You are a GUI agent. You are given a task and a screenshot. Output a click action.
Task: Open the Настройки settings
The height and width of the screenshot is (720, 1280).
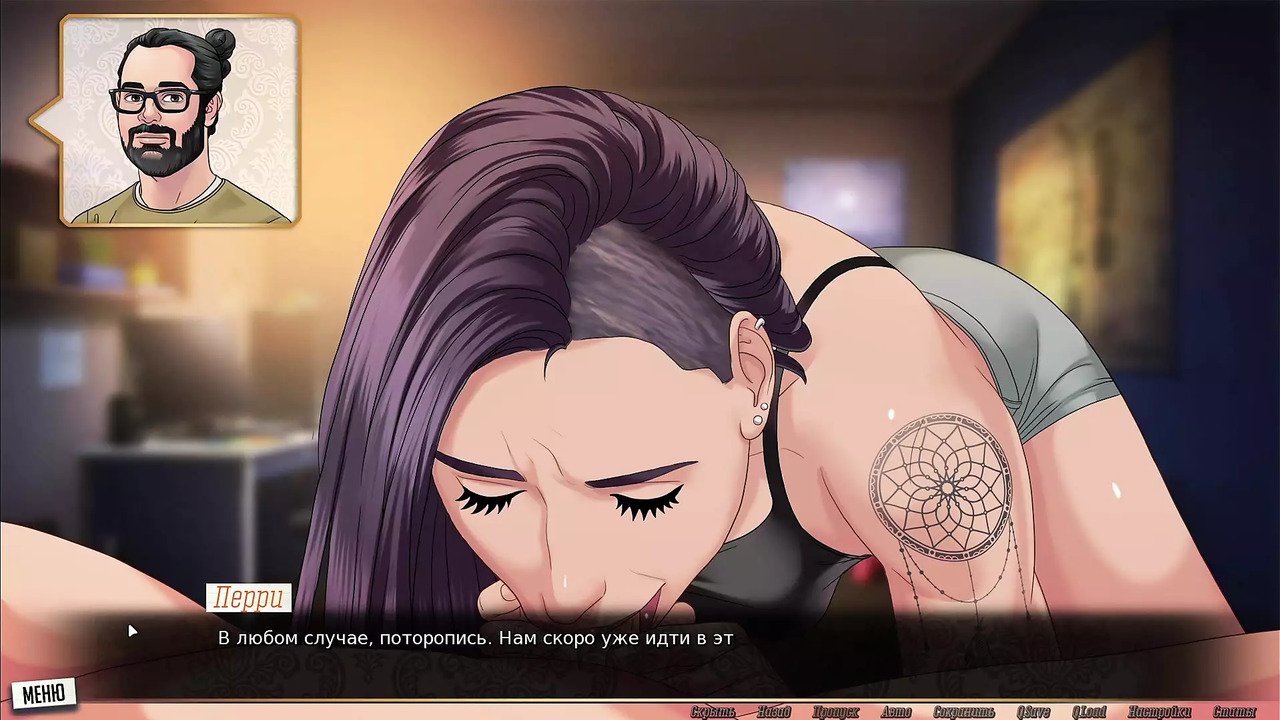[x=1159, y=712]
